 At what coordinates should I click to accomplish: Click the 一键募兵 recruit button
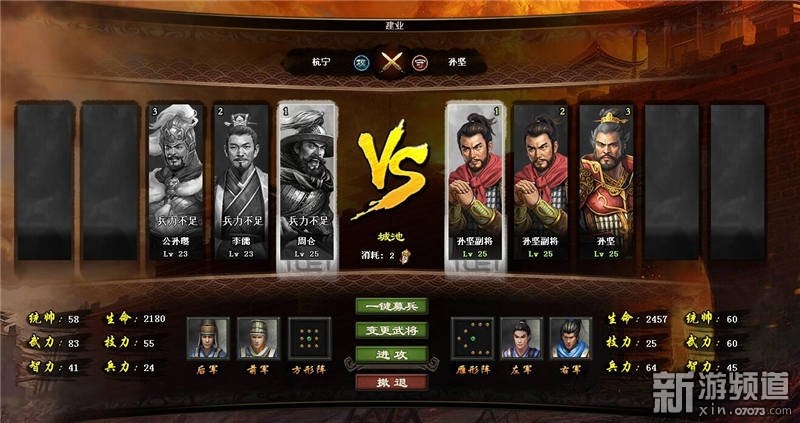point(391,307)
